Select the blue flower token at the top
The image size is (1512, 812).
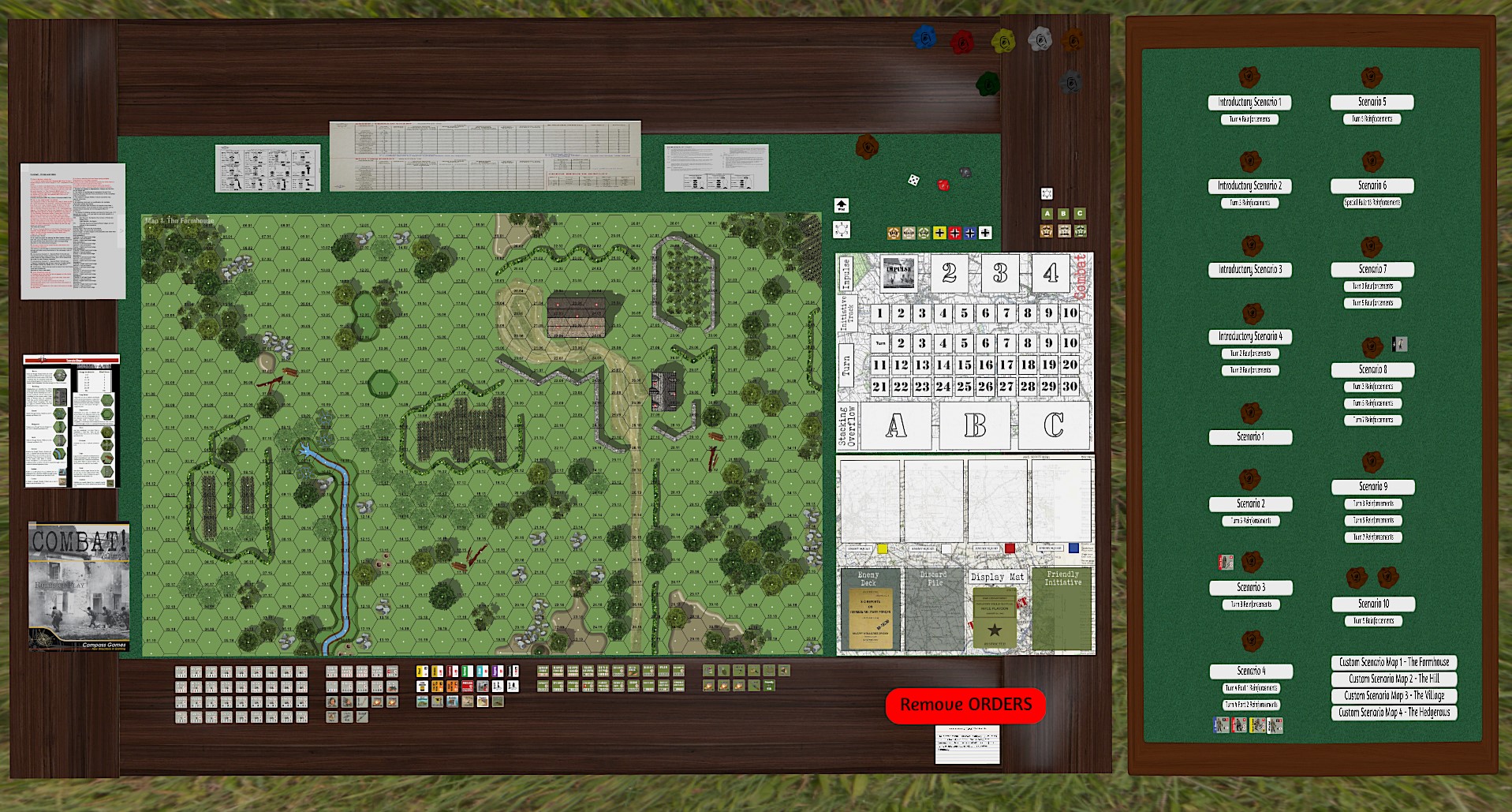[924, 38]
